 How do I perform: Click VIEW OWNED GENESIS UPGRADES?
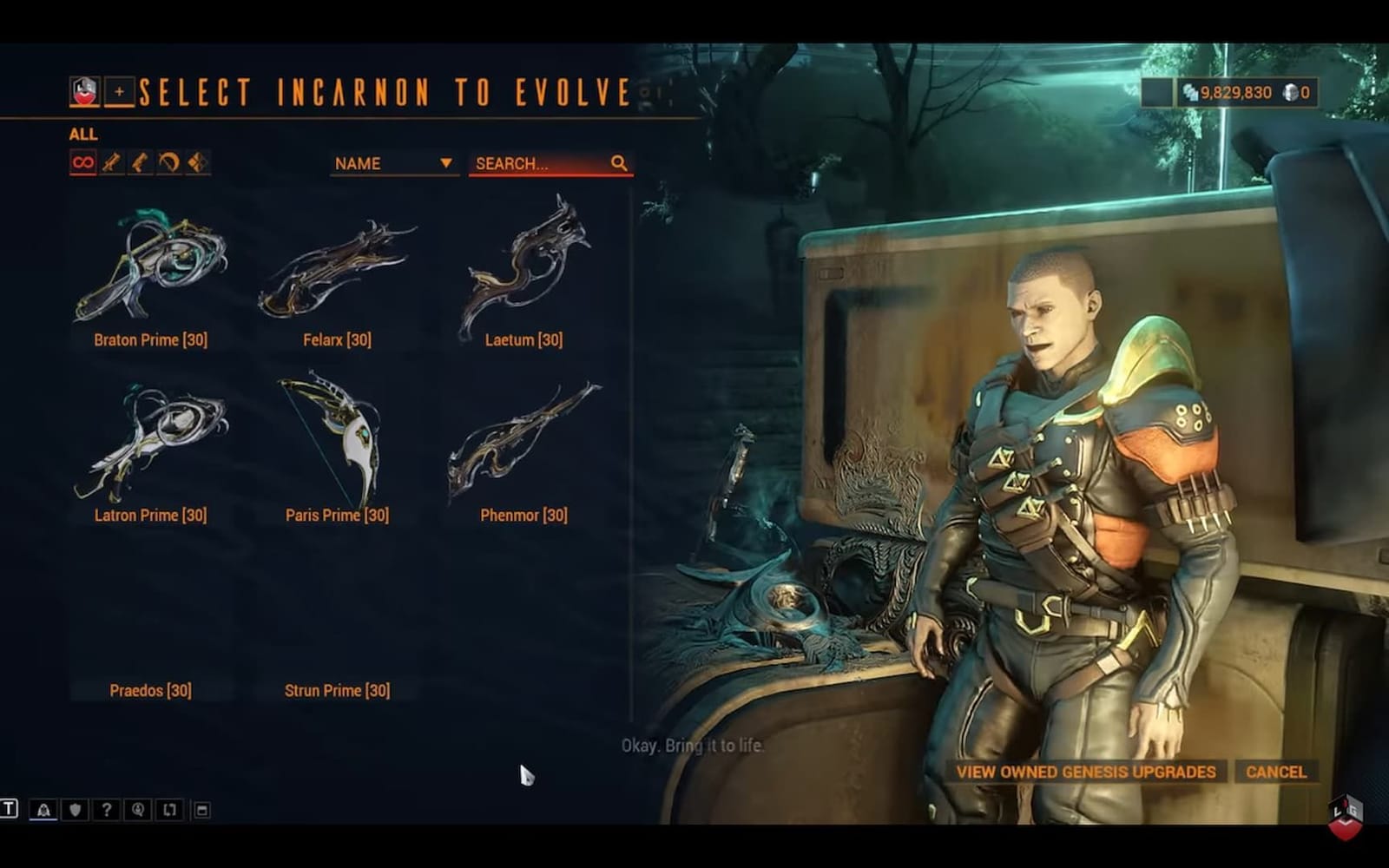click(1086, 772)
